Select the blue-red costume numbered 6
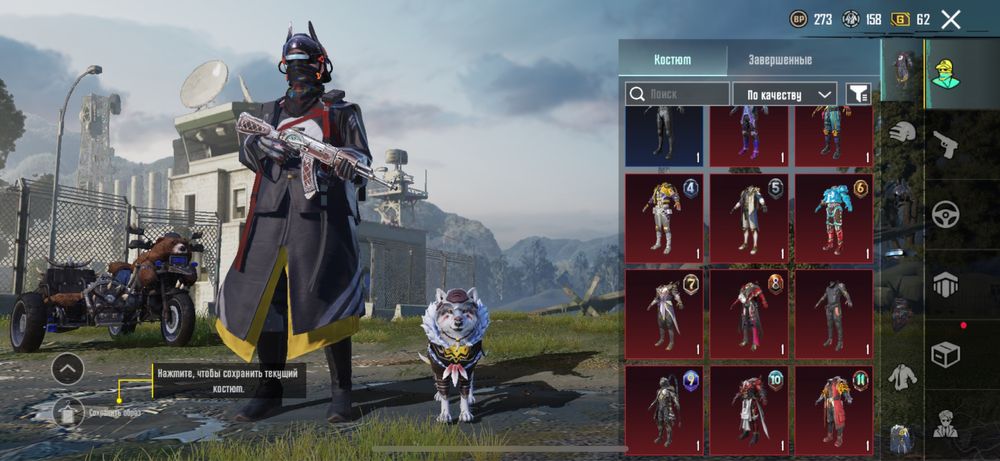The width and height of the screenshot is (1000, 461). point(833,215)
